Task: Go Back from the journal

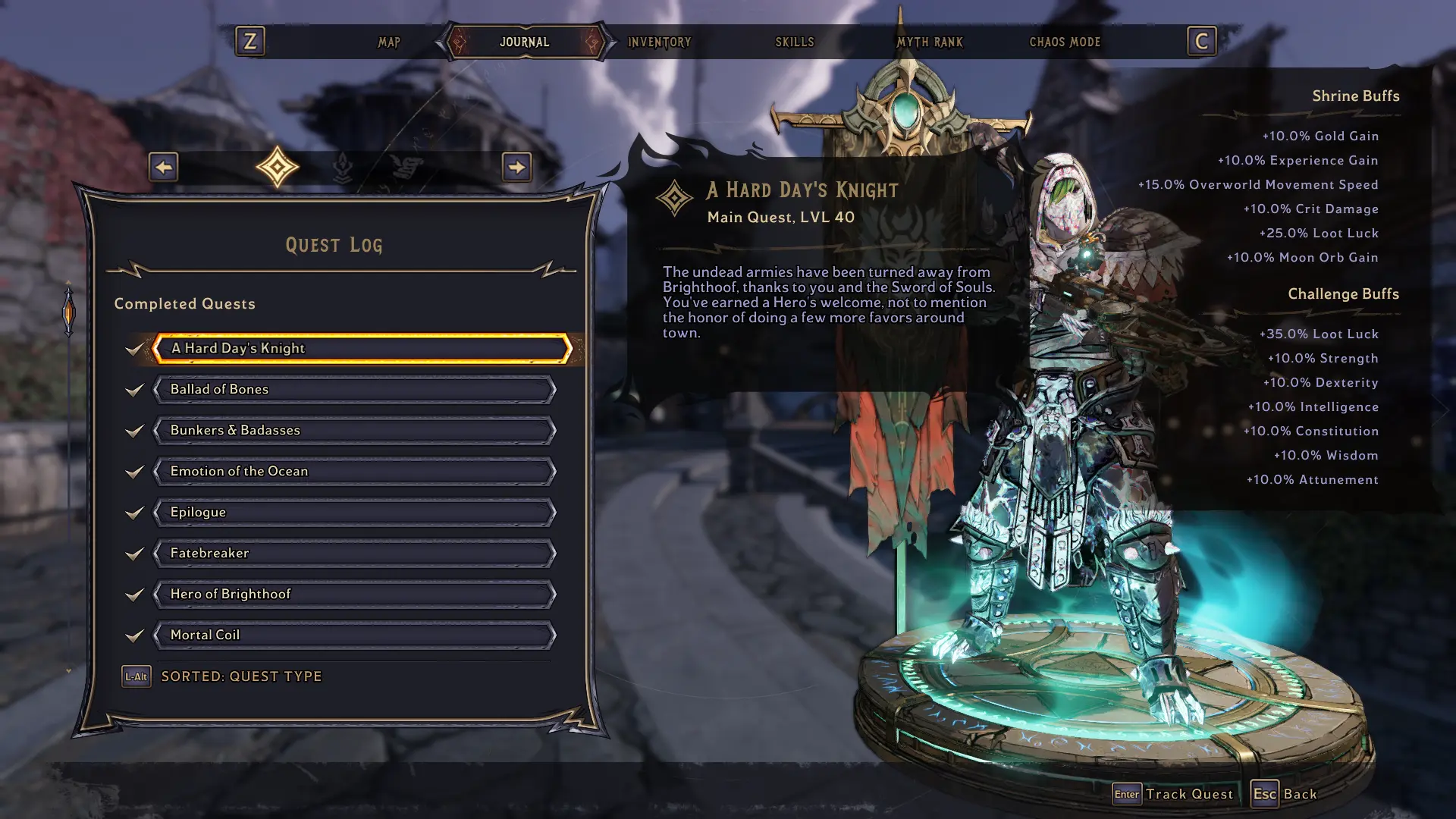Action: click(1285, 794)
